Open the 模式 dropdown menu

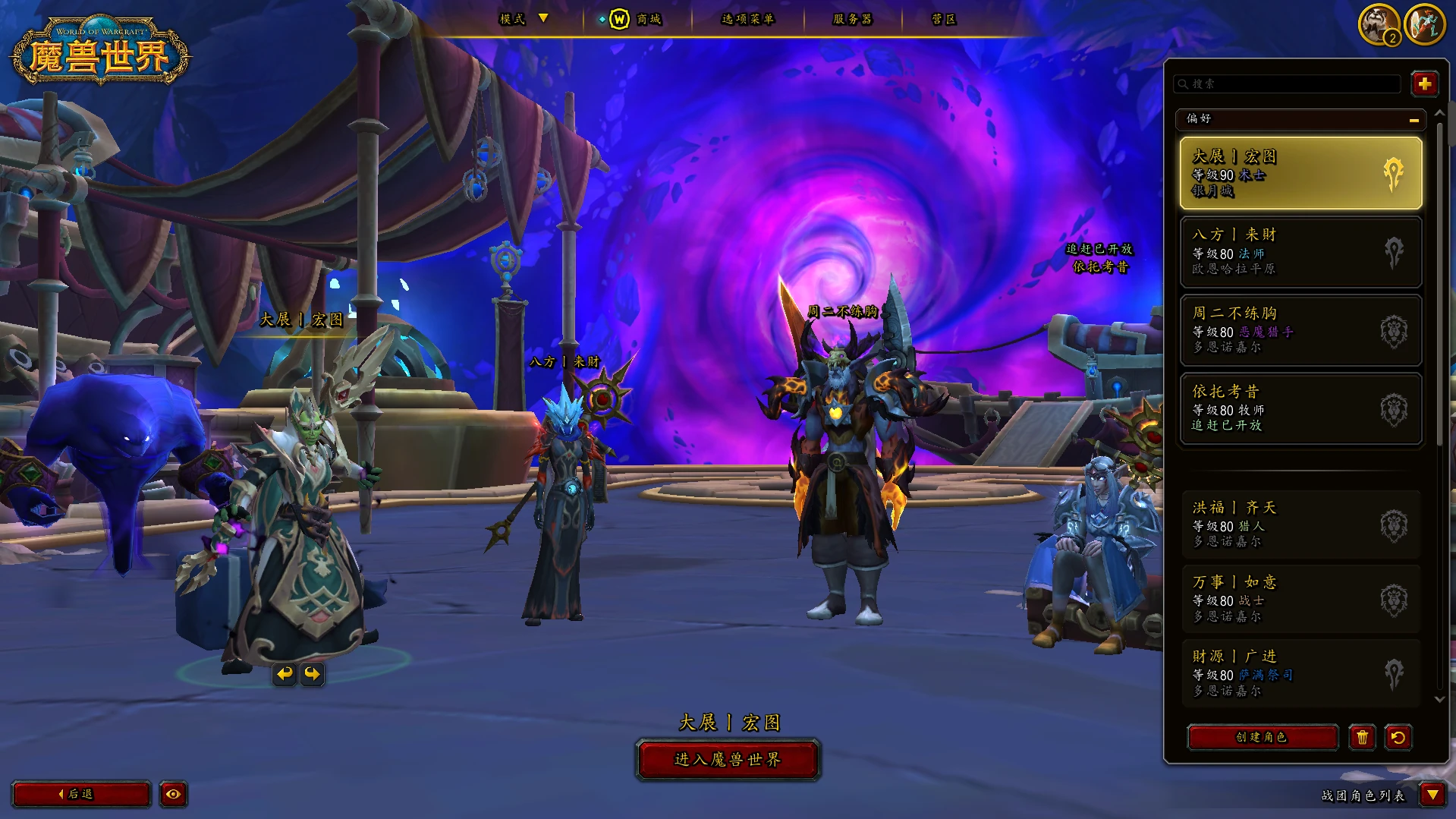click(x=524, y=19)
